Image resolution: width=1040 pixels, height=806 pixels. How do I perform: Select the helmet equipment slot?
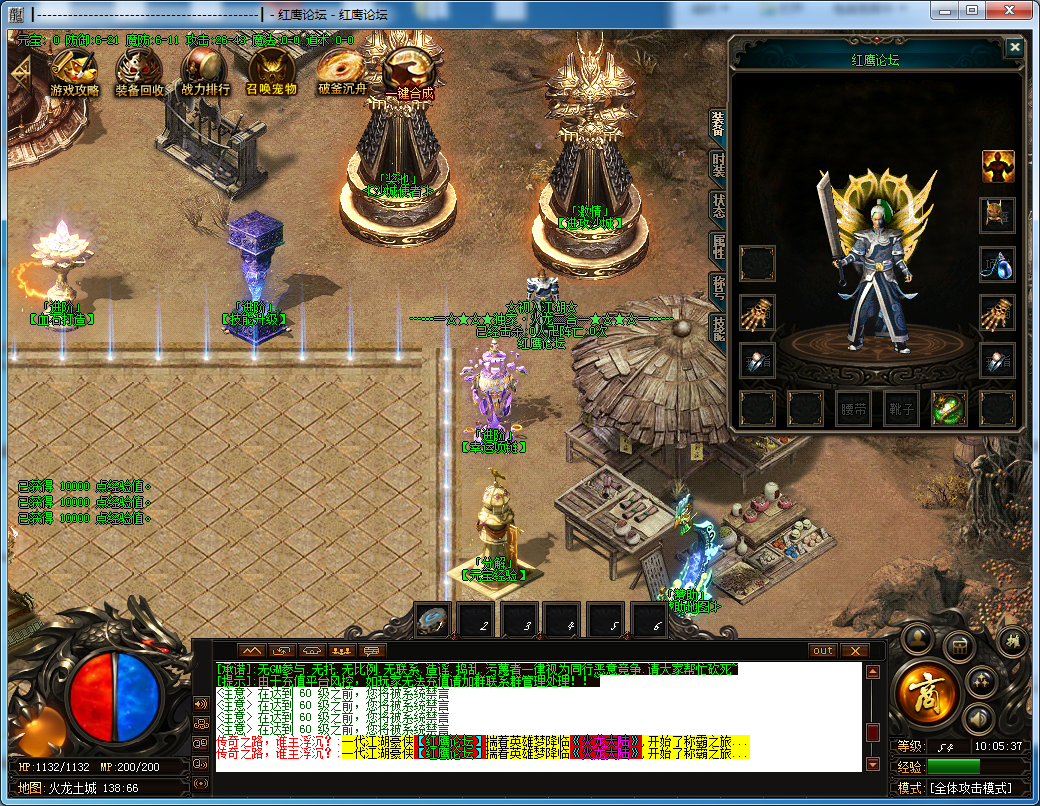click(x=998, y=214)
